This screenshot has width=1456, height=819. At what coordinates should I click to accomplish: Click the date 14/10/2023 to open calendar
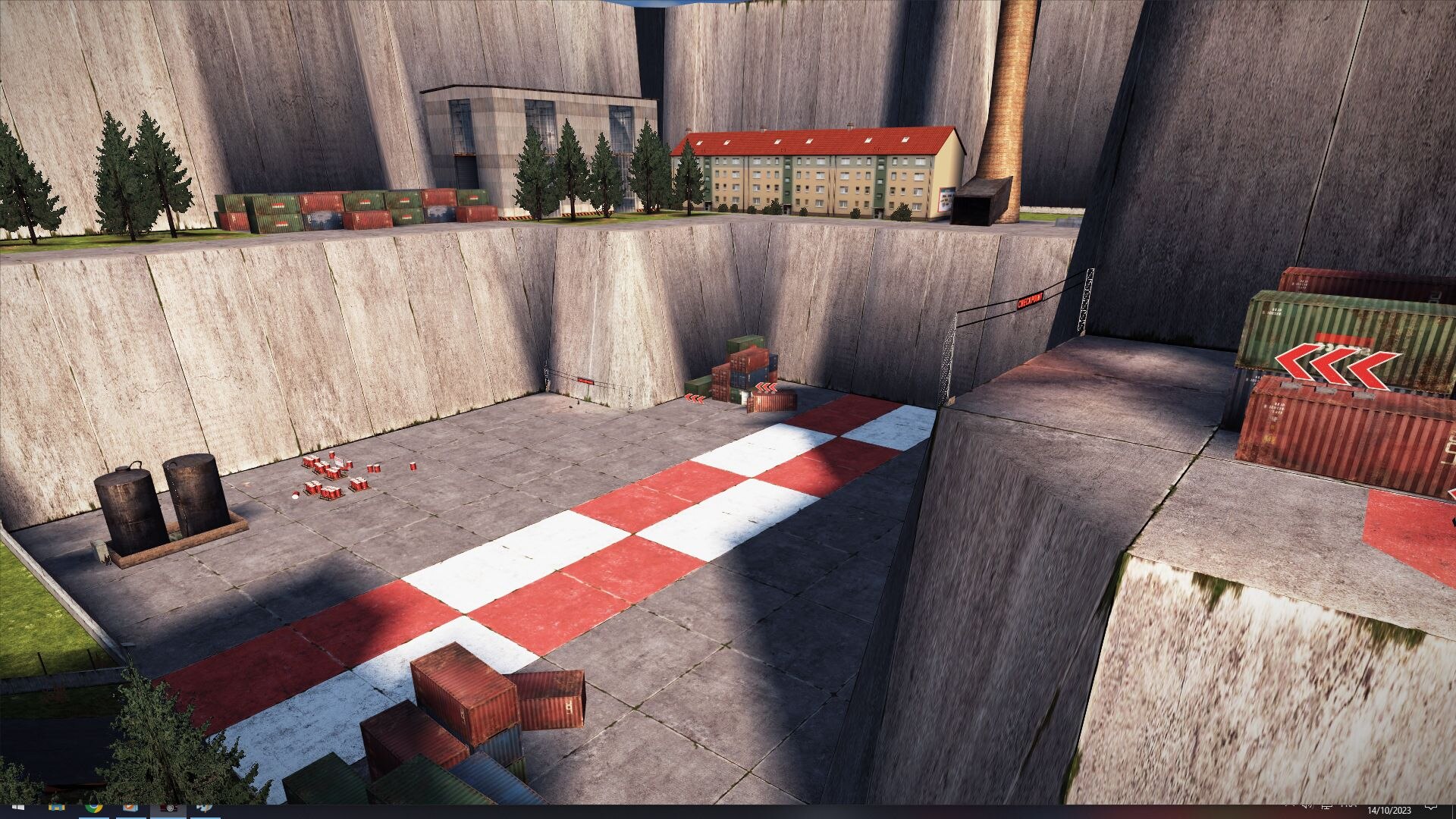click(1389, 810)
